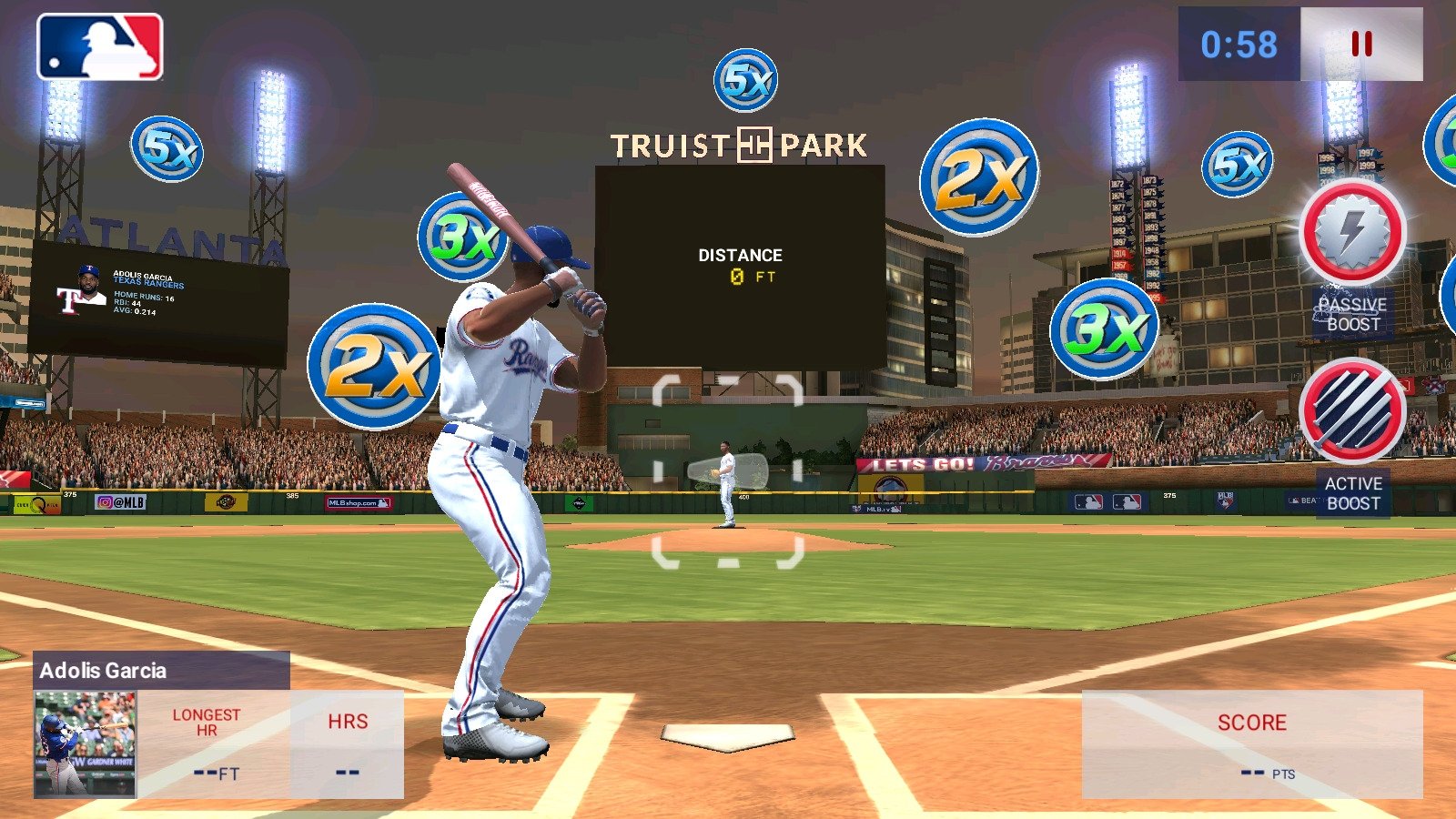Tap the 5x multiplier bubble above Truist Park sign

click(x=748, y=78)
